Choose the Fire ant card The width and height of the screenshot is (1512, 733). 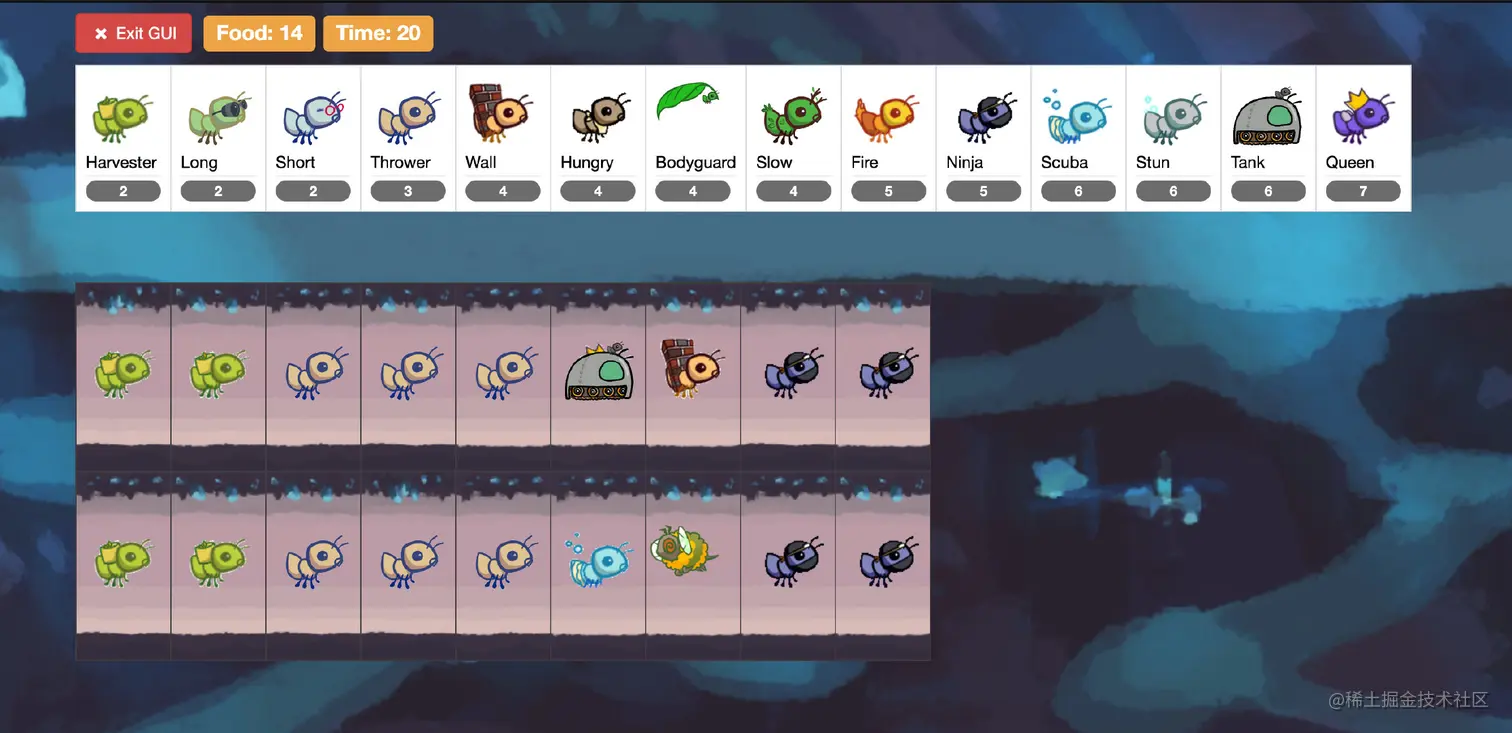click(x=888, y=138)
